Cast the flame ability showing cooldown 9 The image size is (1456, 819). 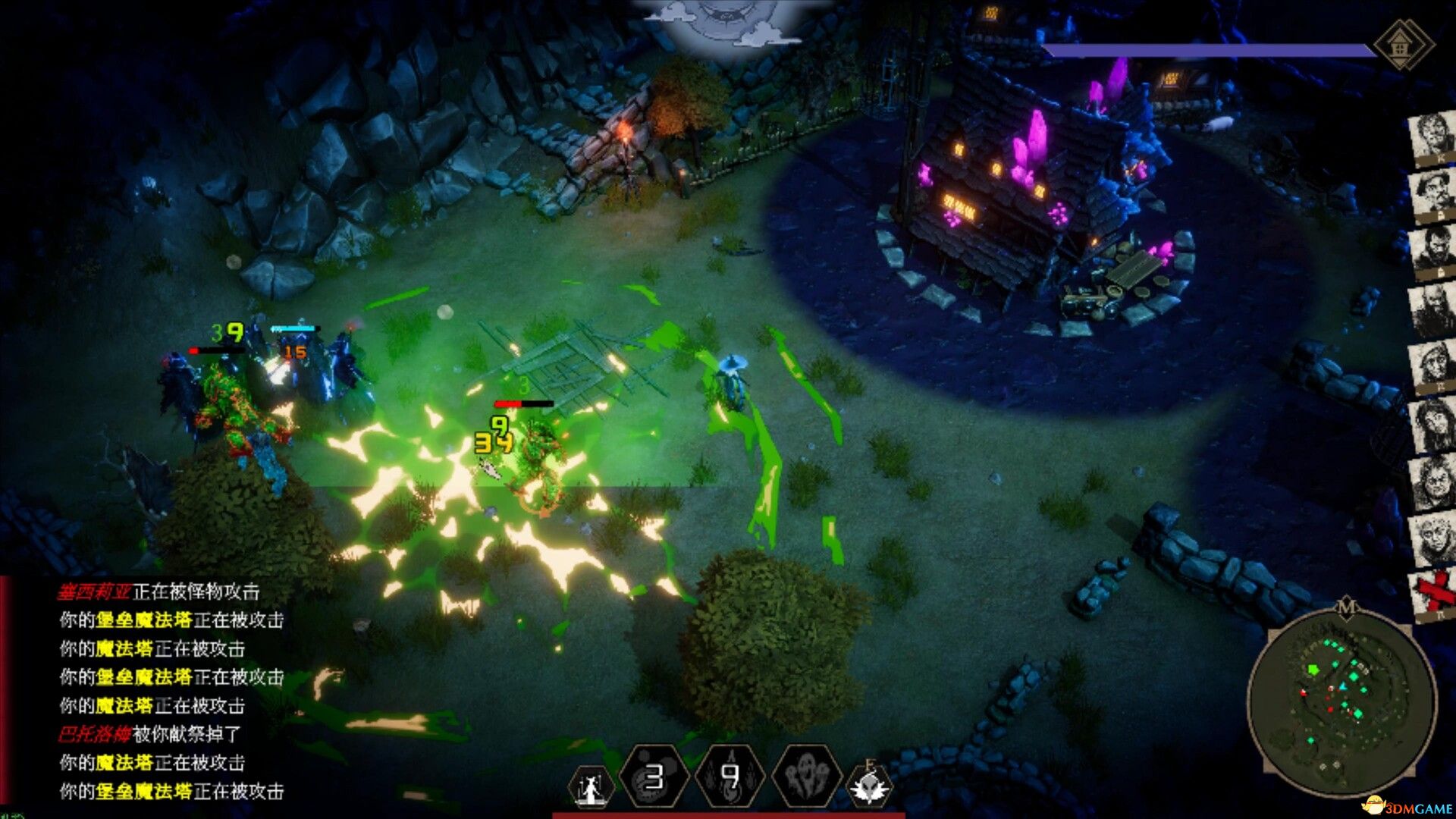click(x=729, y=777)
